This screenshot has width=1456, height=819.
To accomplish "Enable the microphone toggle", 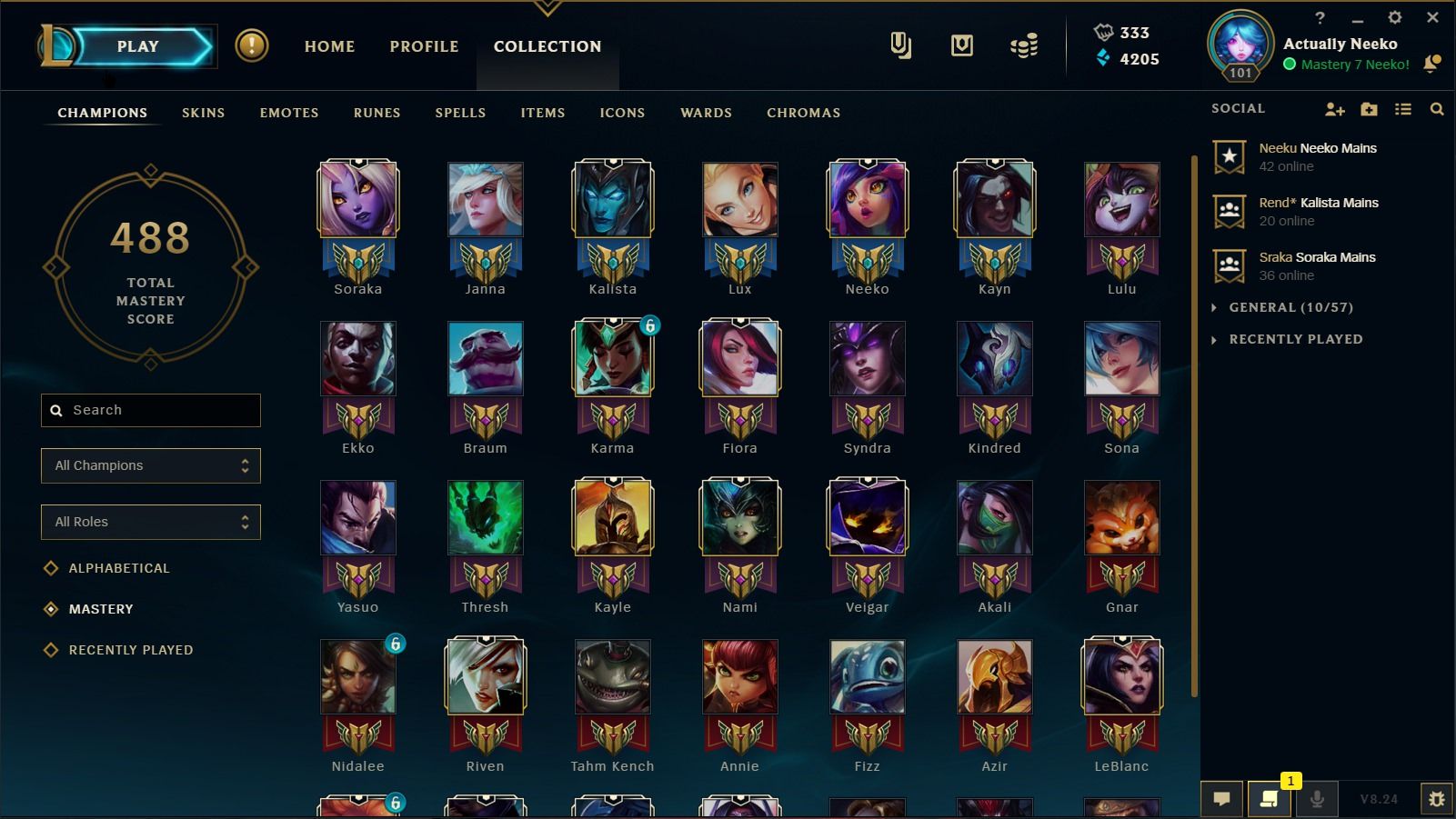I will pos(1317,799).
